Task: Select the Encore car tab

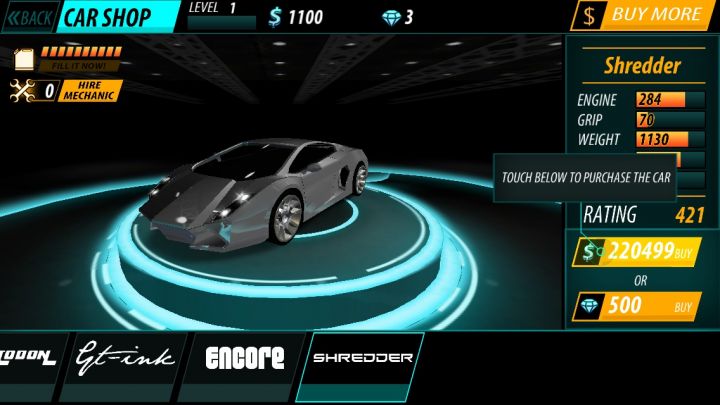Action: [244, 358]
